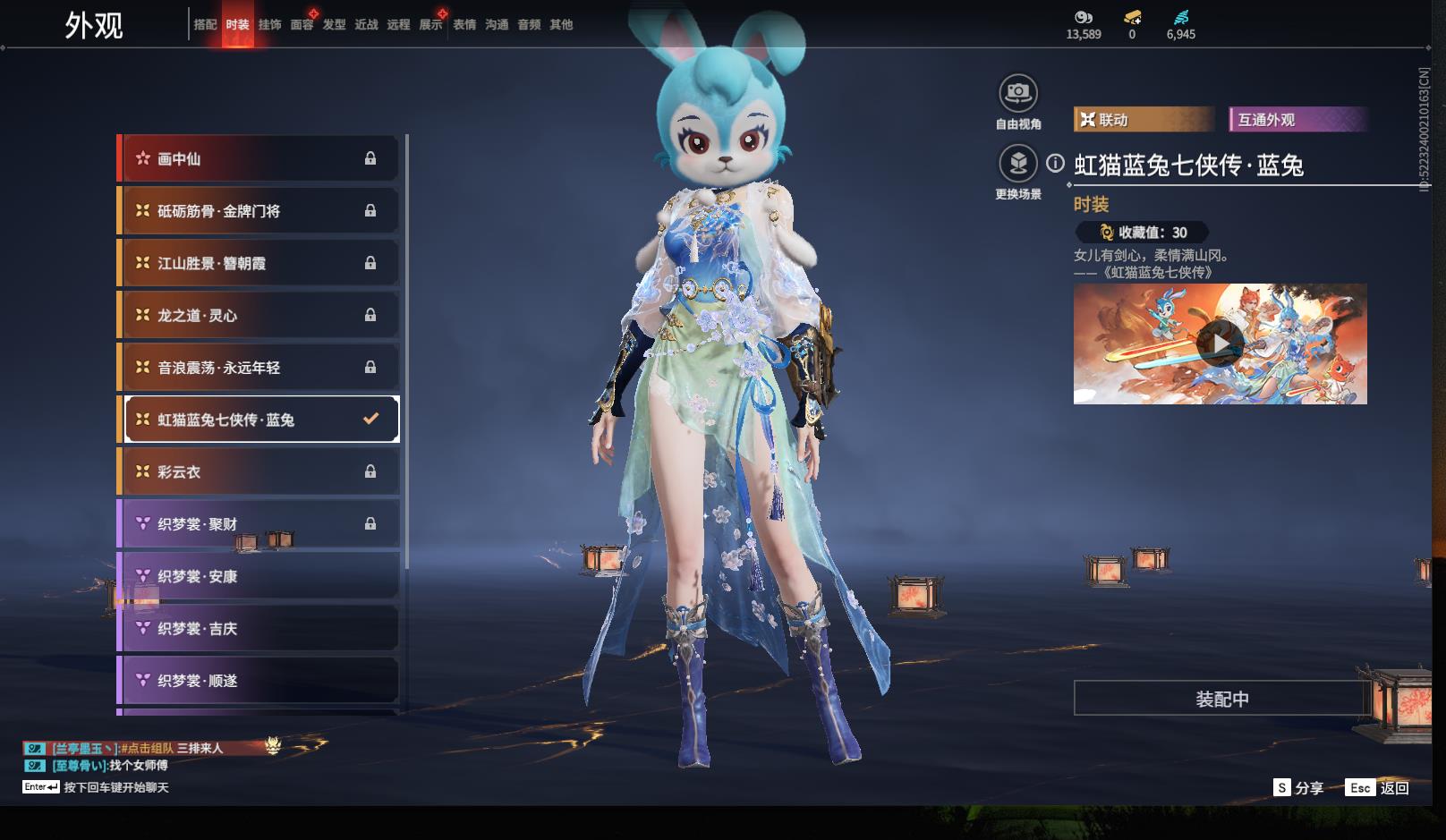
Task: Select the 织梦裳·吉庆 outfit
Action: pyautogui.click(x=259, y=628)
